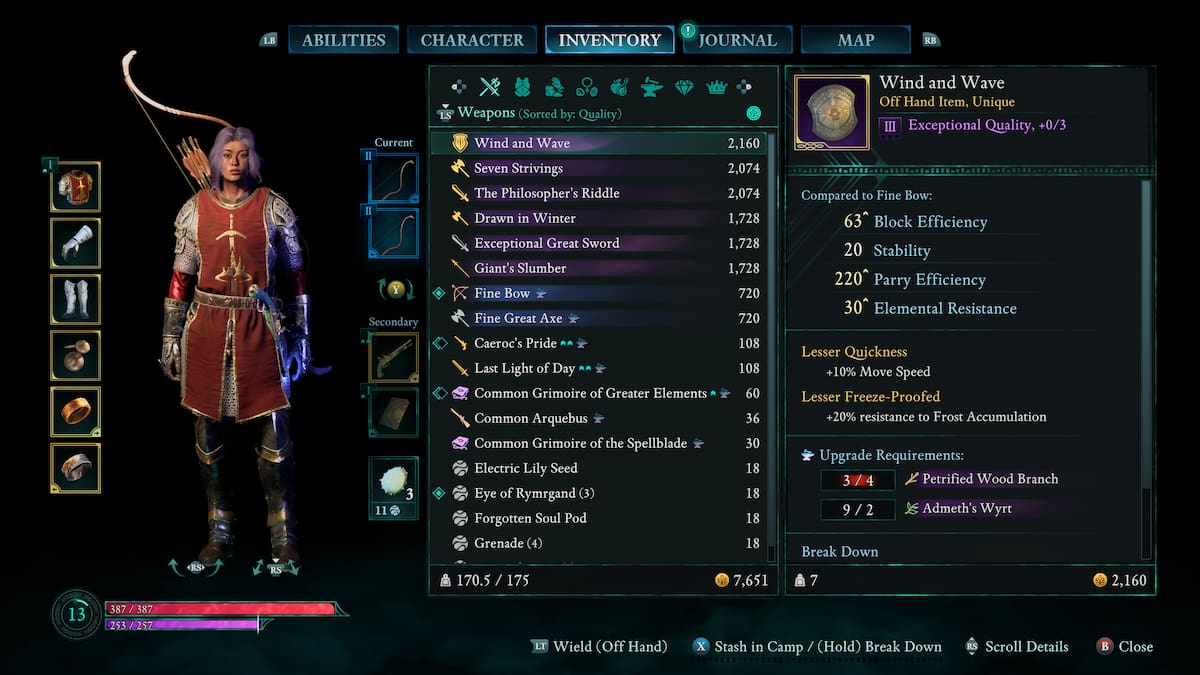Open the secondary pistol weapon slot
Viewport: 1200px width, 675px height.
pyautogui.click(x=394, y=357)
